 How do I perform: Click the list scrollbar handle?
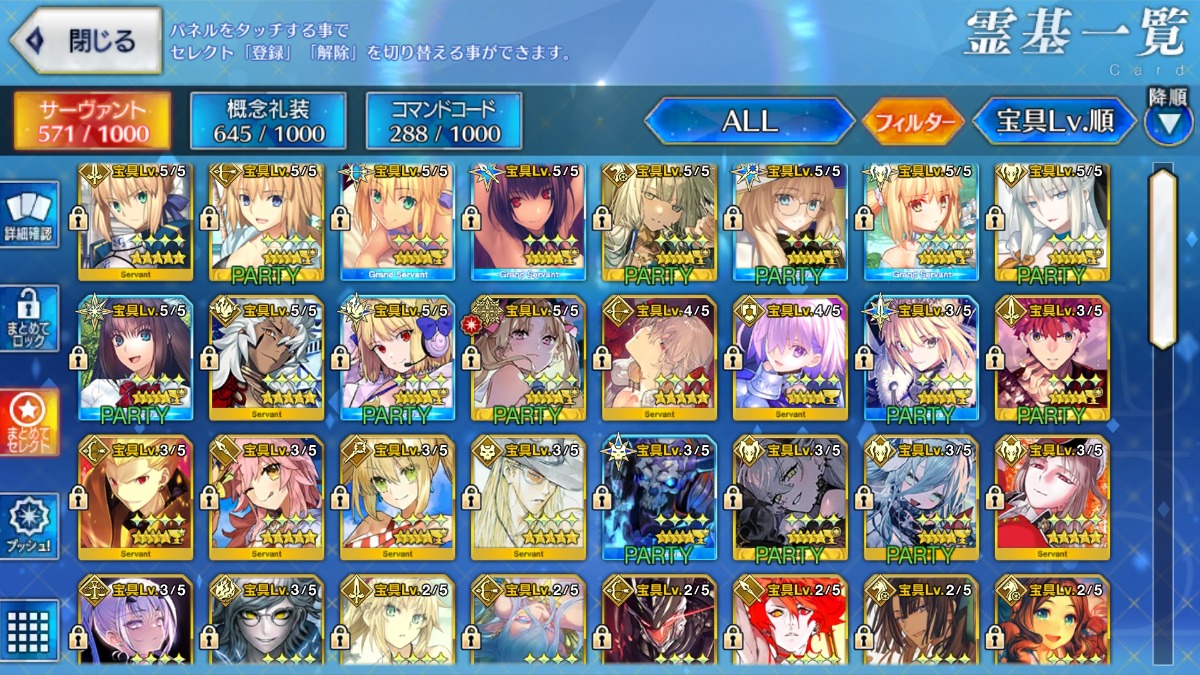coord(1163,258)
